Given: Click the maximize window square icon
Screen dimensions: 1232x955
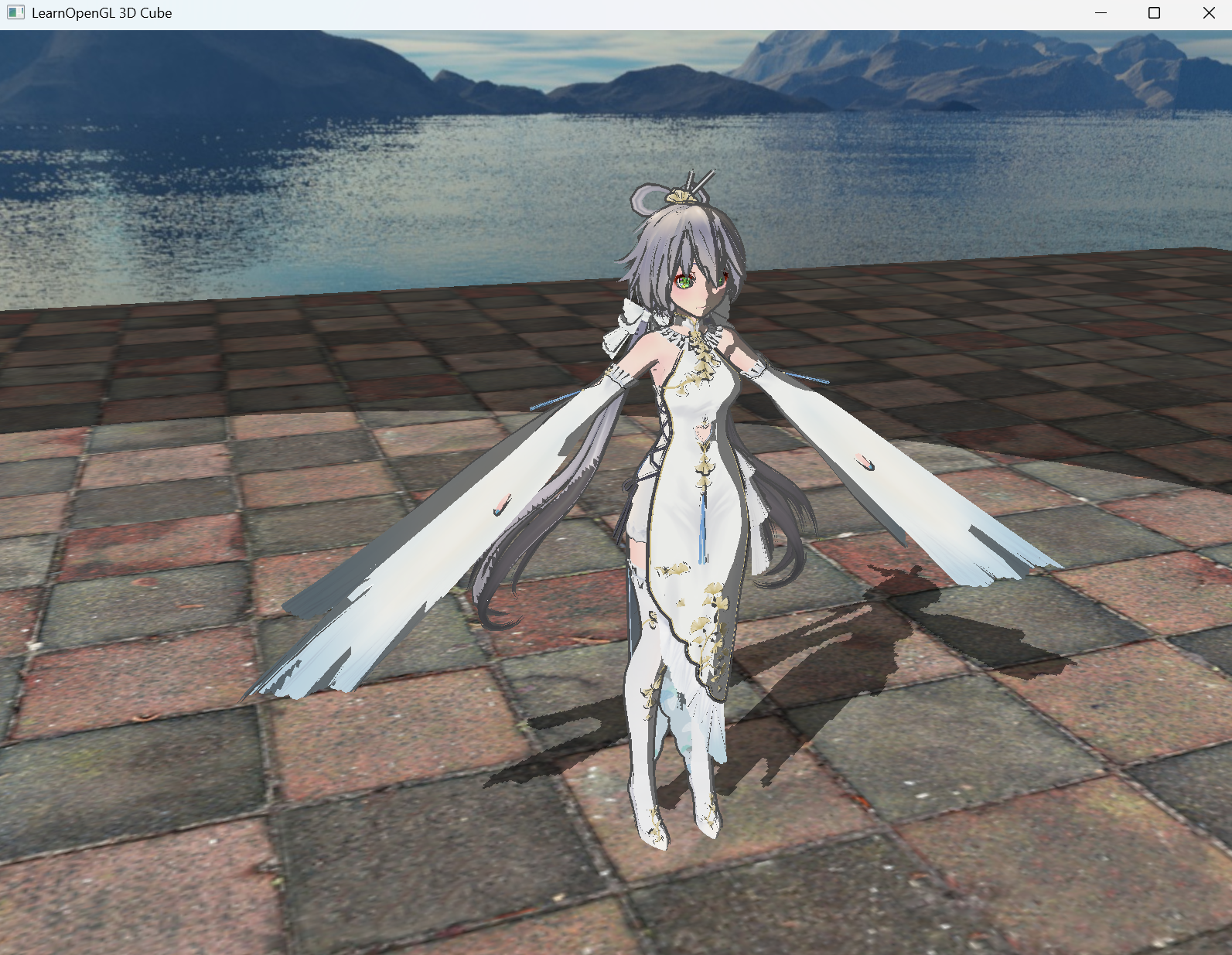Looking at the screenshot, I should [x=1153, y=12].
